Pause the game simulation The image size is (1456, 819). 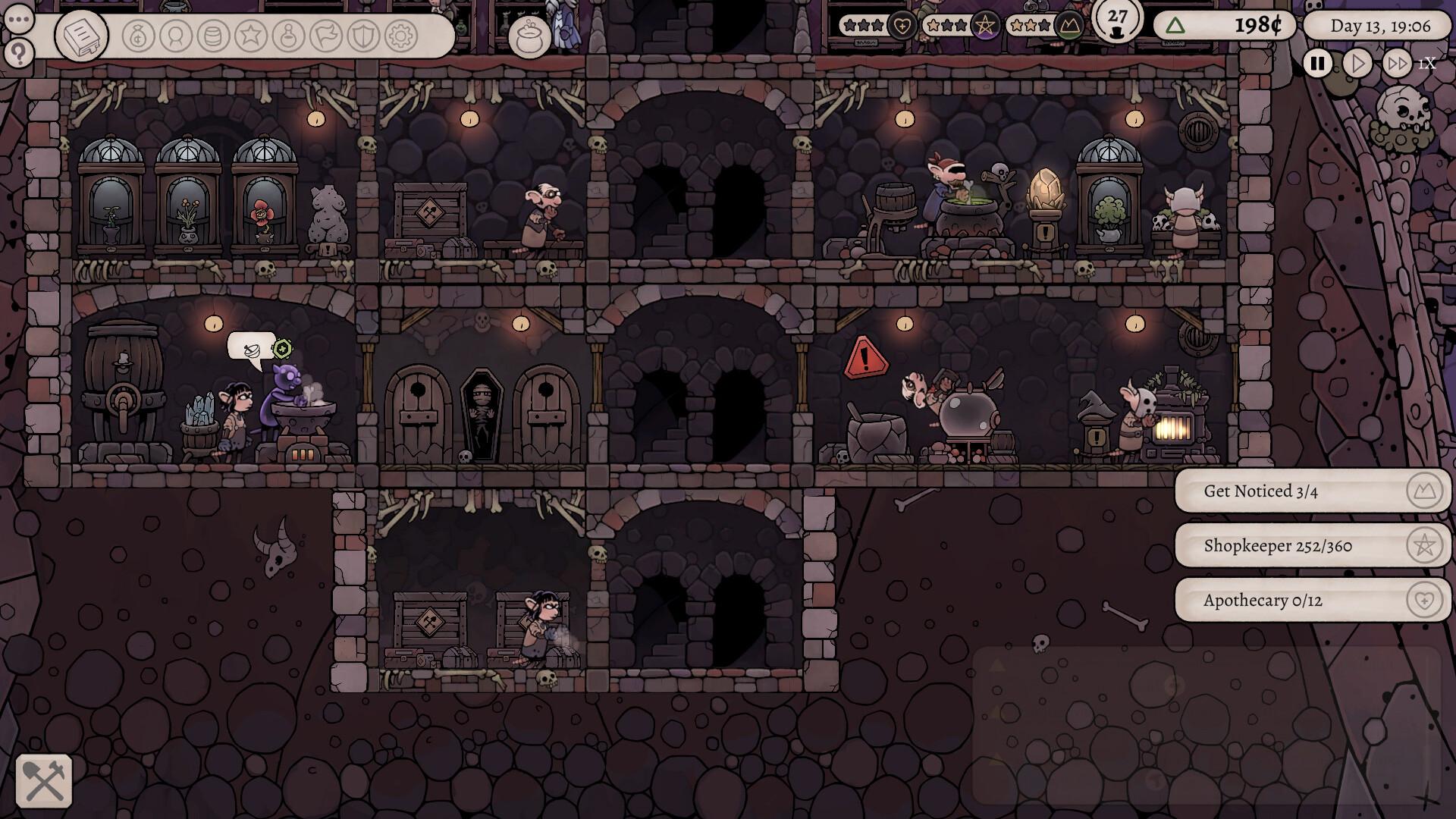pyautogui.click(x=1317, y=64)
